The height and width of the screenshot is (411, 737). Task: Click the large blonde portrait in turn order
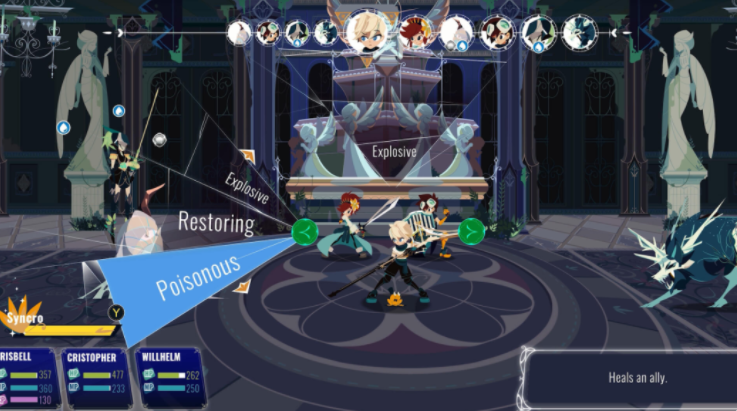click(369, 30)
